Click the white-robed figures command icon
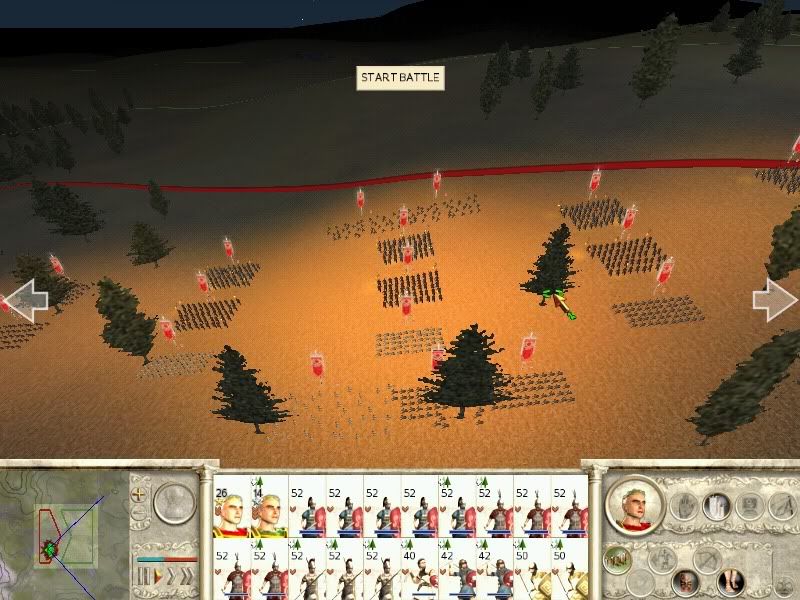 (x=719, y=506)
